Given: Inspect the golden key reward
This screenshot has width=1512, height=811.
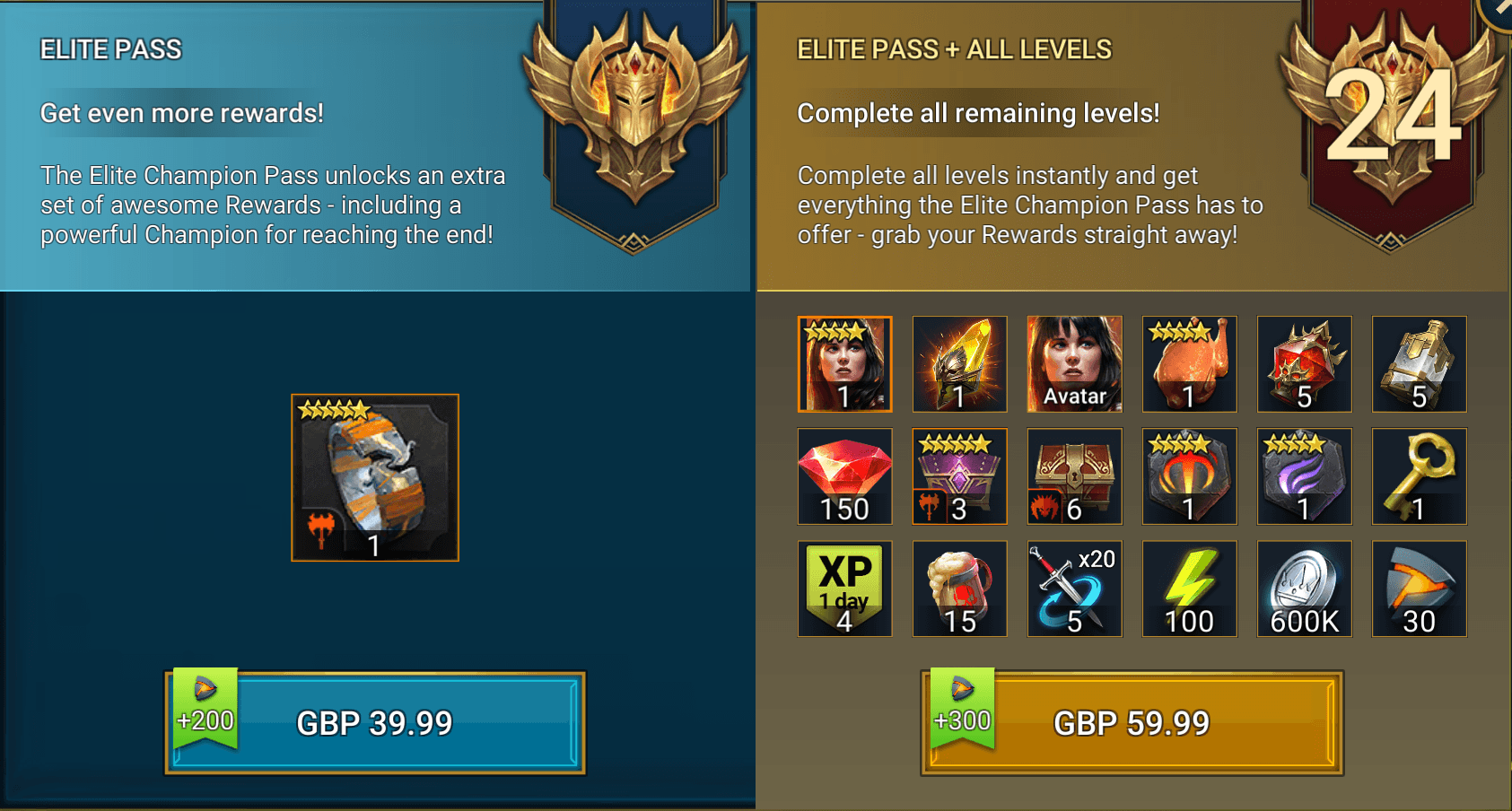Looking at the screenshot, I should pos(1419,476).
